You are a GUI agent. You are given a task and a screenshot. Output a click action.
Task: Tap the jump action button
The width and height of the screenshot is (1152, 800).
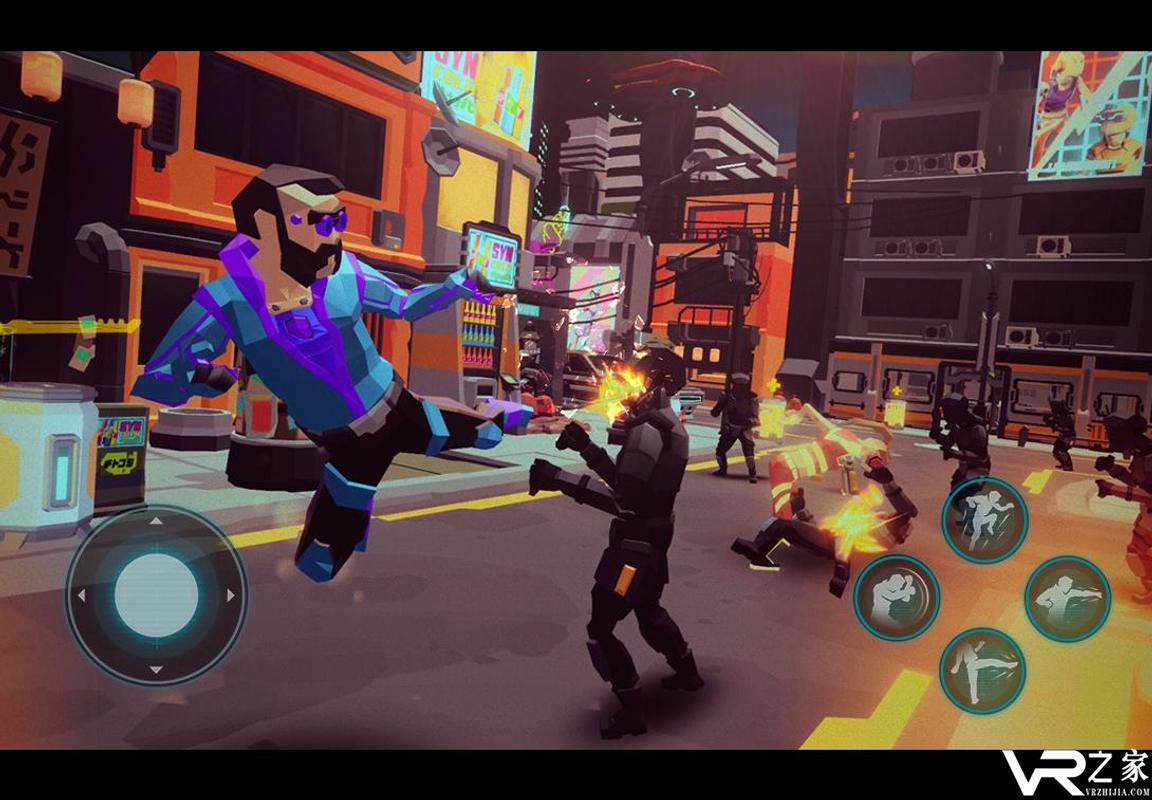(x=984, y=520)
